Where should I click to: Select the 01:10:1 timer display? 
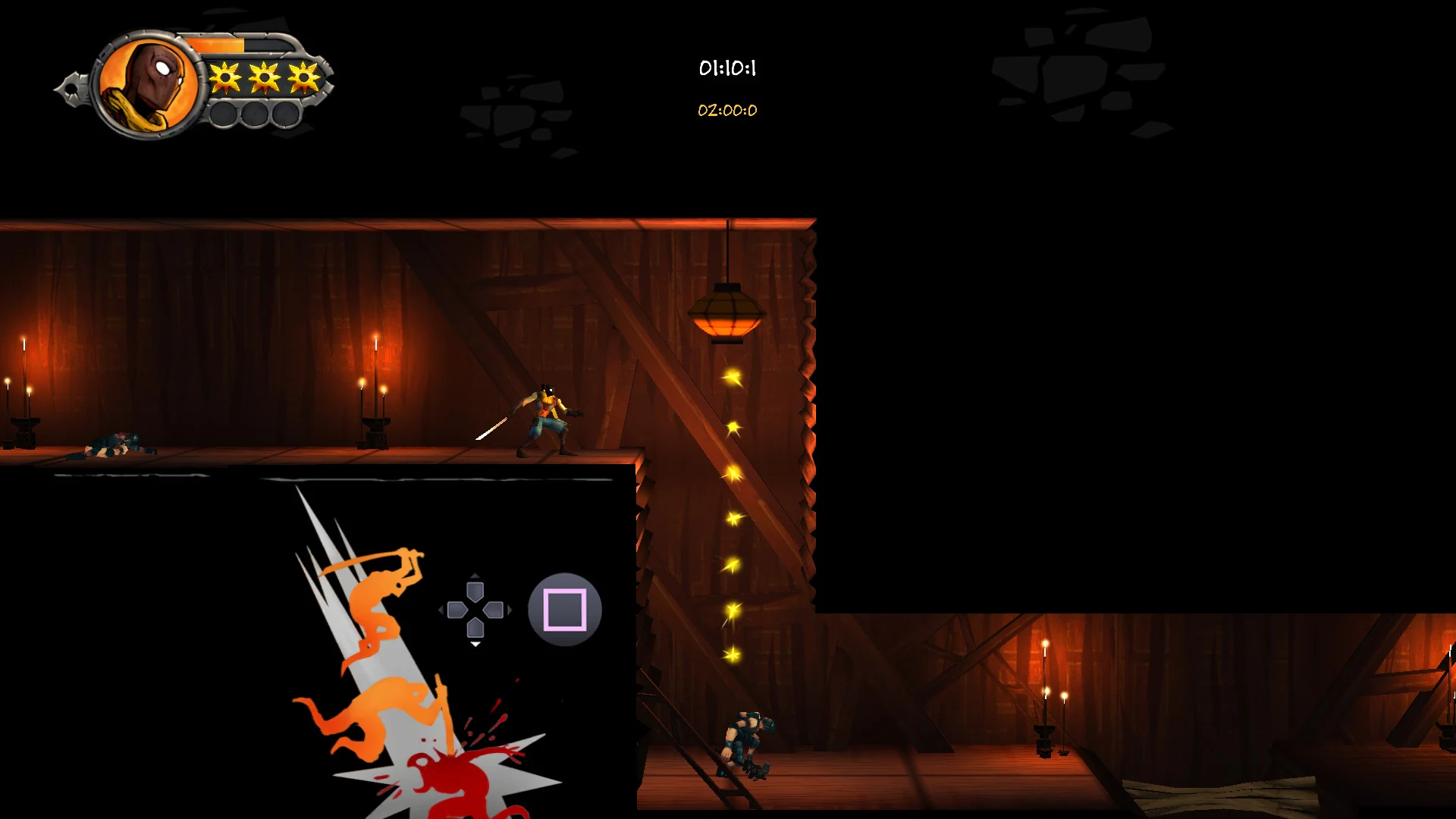tap(727, 68)
